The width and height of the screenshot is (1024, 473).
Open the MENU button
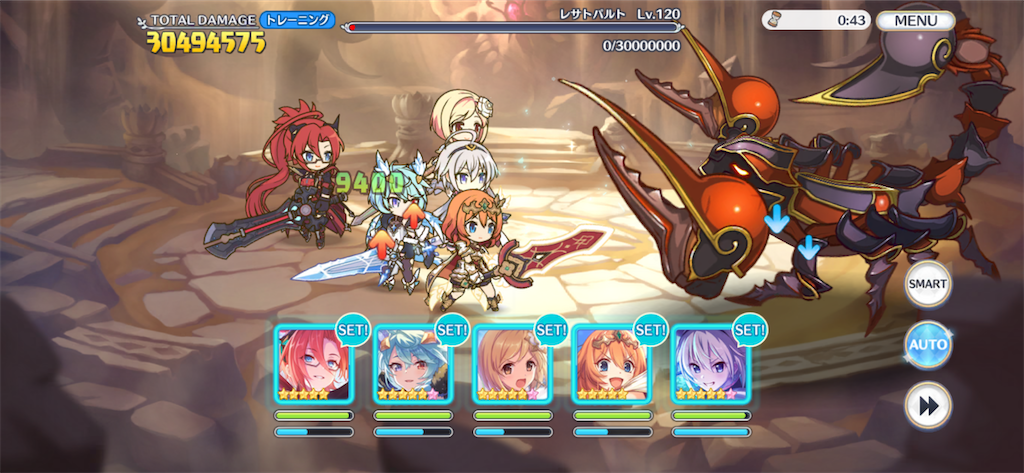[x=915, y=20]
